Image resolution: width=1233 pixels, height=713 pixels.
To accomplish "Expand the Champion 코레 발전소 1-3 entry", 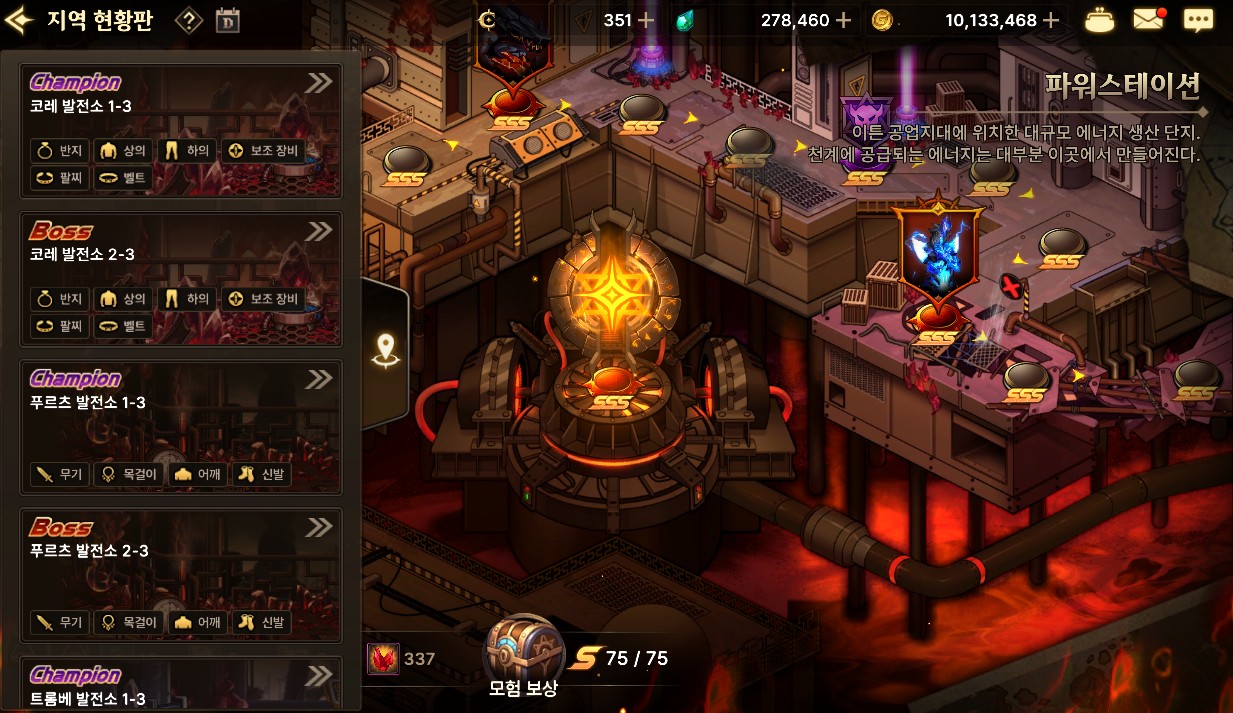I will coord(319,83).
